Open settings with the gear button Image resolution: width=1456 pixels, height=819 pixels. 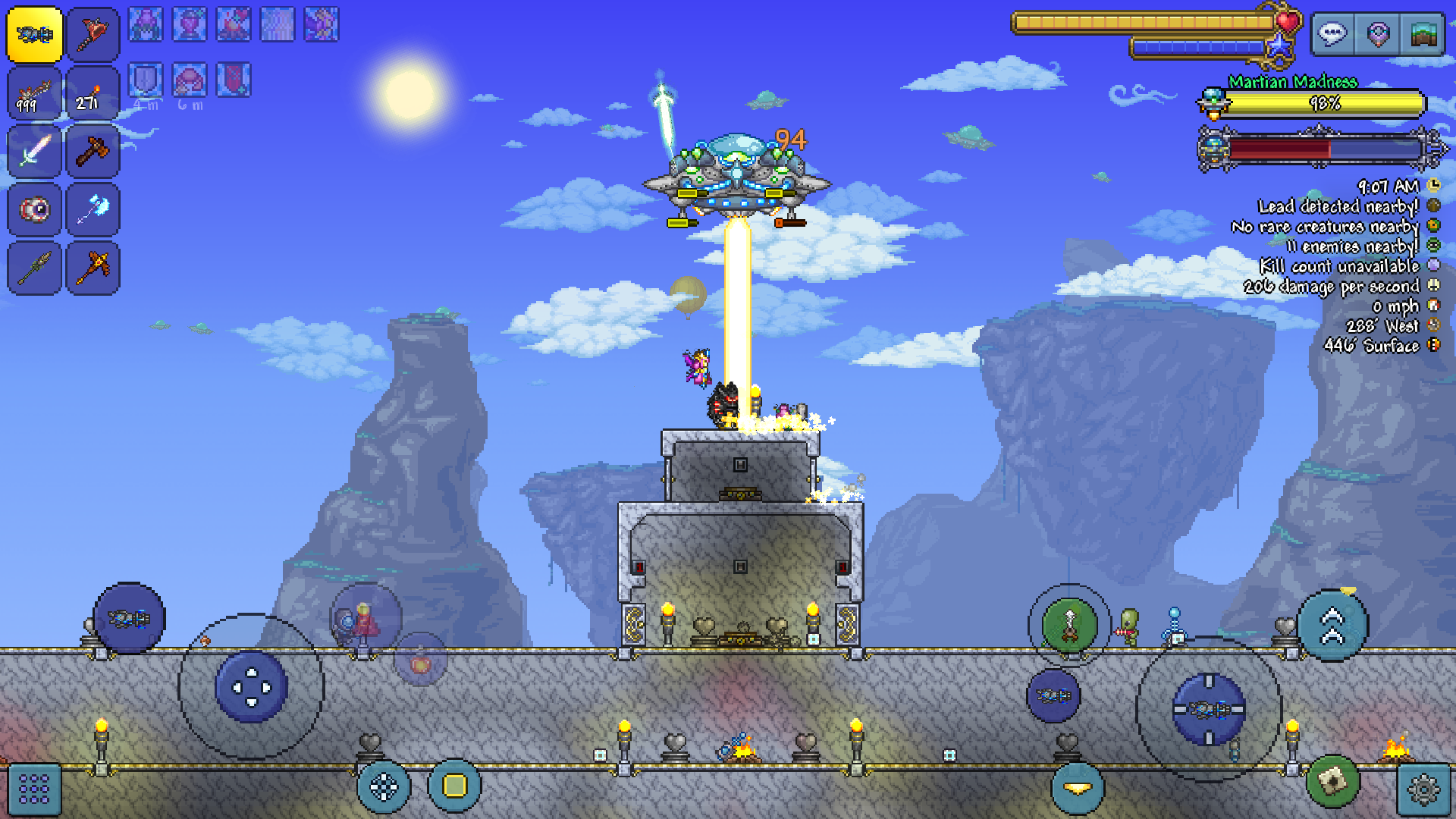point(1423,789)
